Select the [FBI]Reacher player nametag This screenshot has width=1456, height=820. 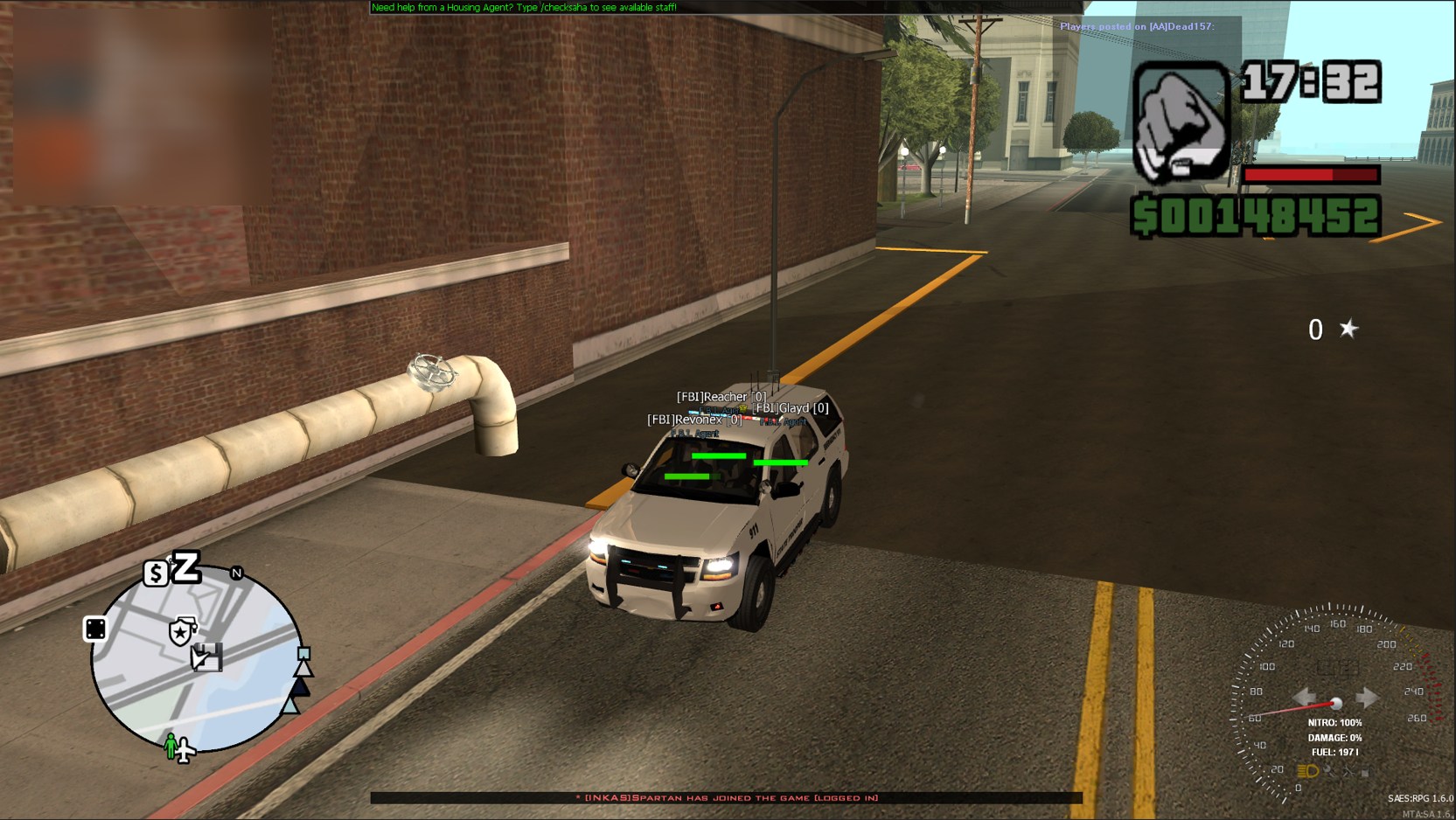(x=721, y=397)
